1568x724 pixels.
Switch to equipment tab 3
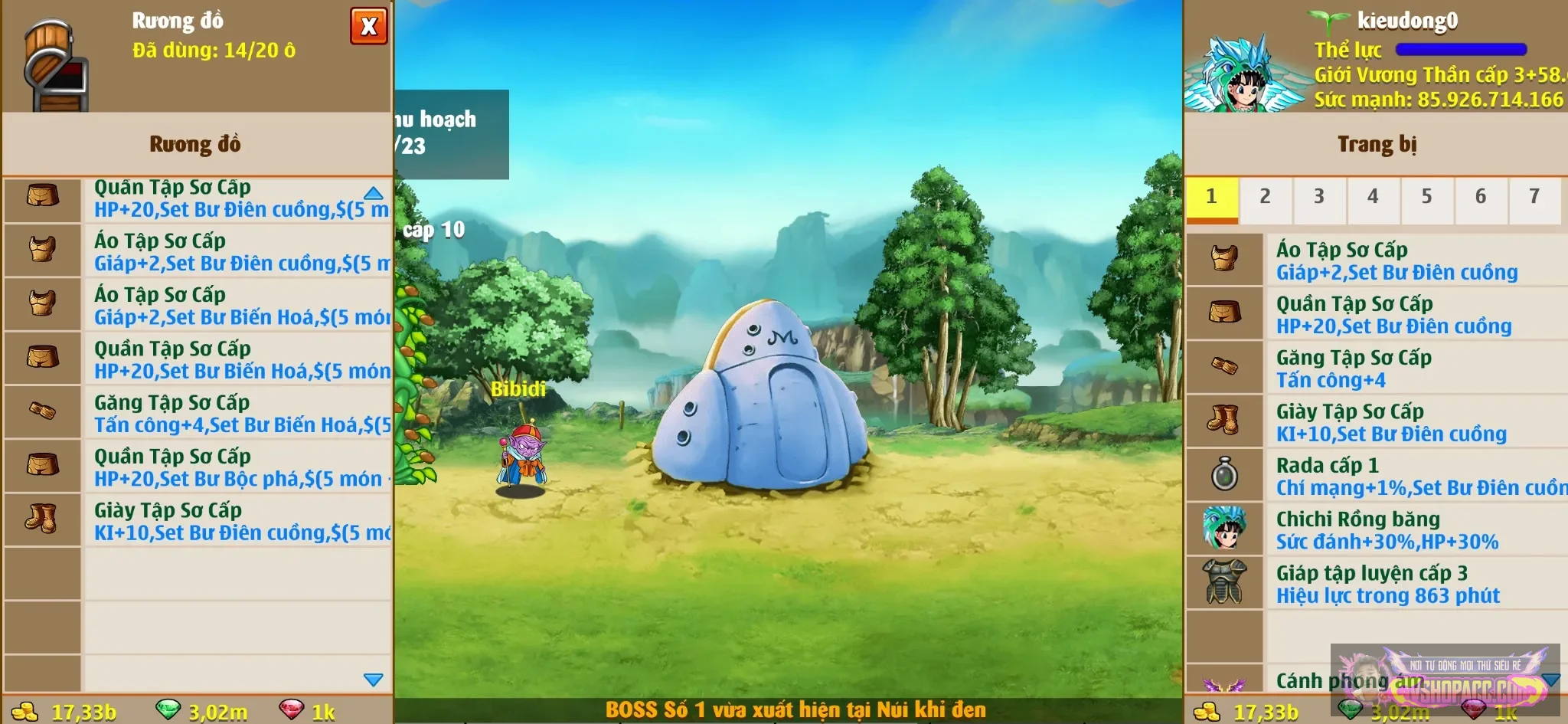[x=1318, y=198]
